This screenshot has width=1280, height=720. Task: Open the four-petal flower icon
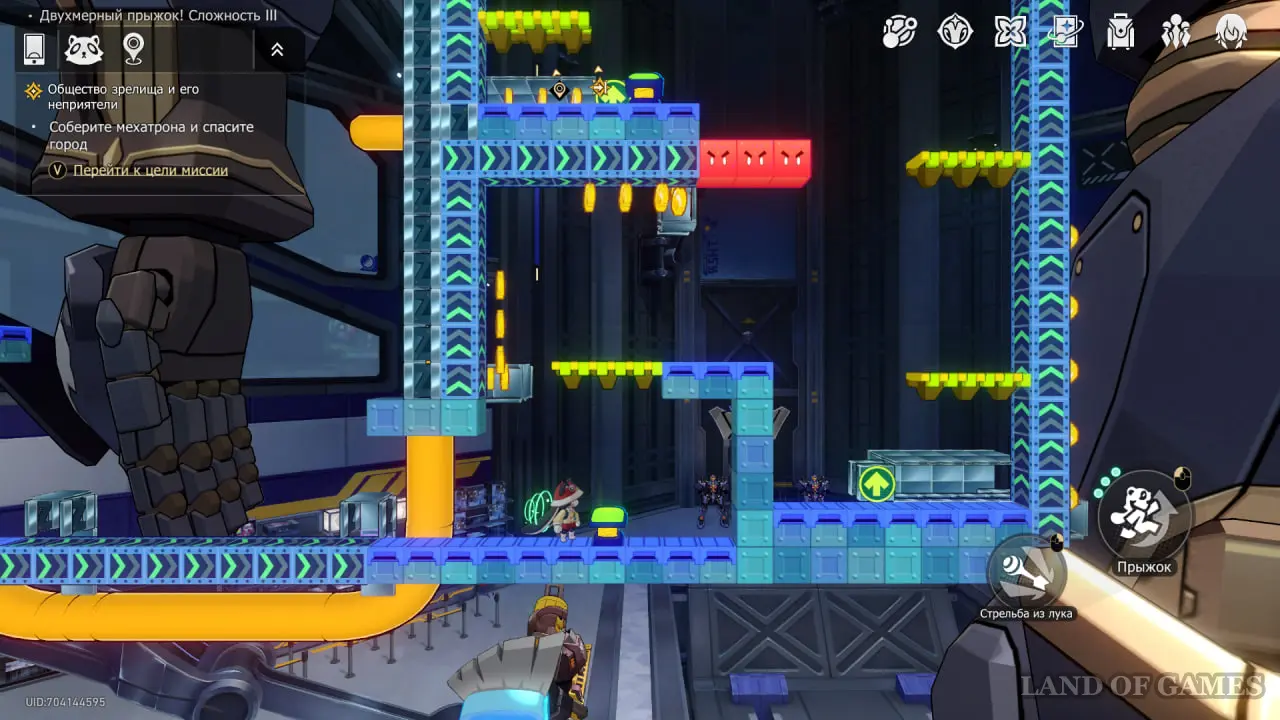click(1010, 32)
